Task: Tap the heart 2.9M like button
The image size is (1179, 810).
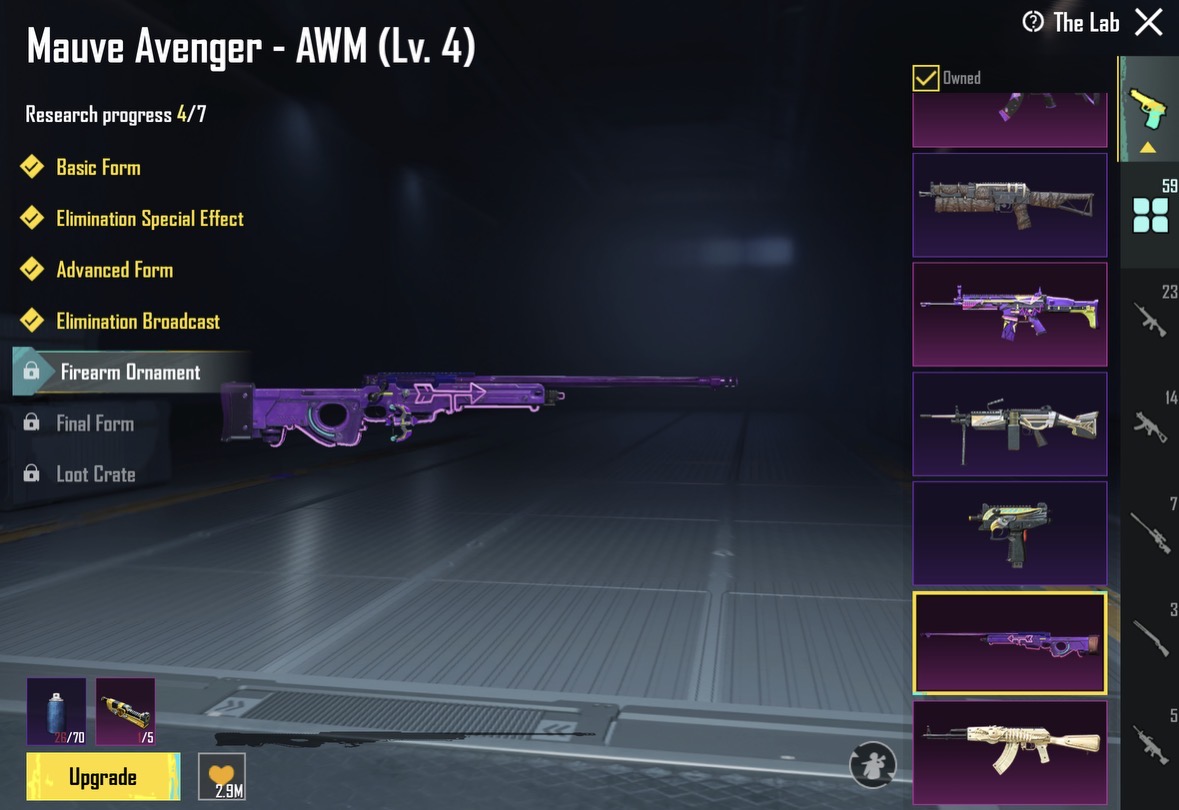Action: tap(221, 776)
